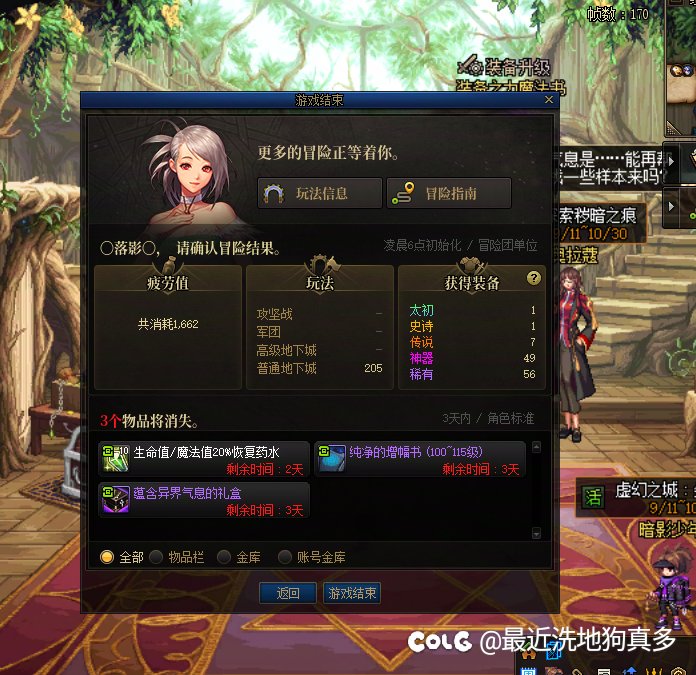Confirm with the 游戏结束 button
Viewport: 696px width, 675px height.
pyautogui.click(x=352, y=593)
